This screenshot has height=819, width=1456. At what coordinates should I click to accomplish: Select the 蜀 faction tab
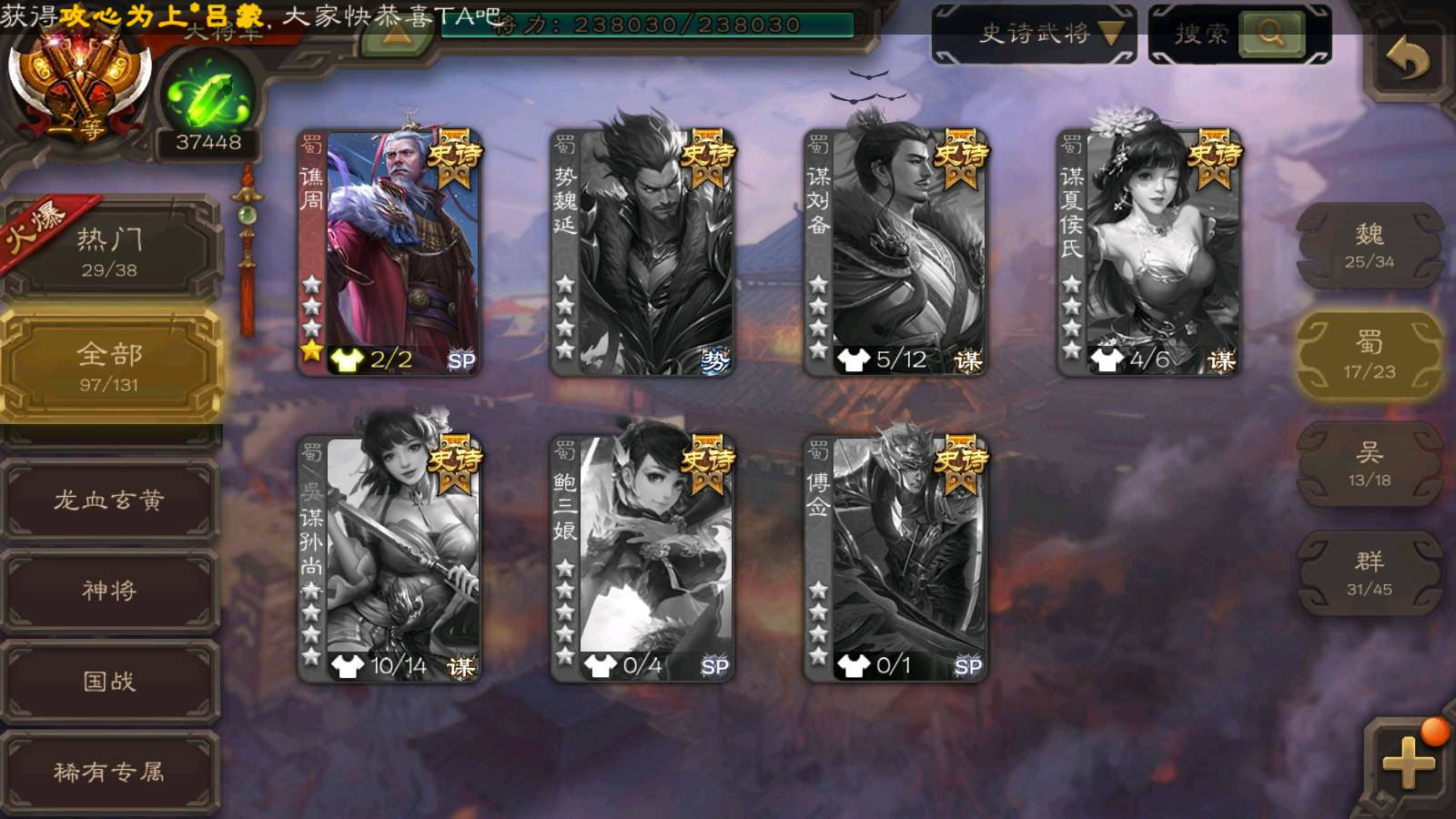click(1369, 355)
